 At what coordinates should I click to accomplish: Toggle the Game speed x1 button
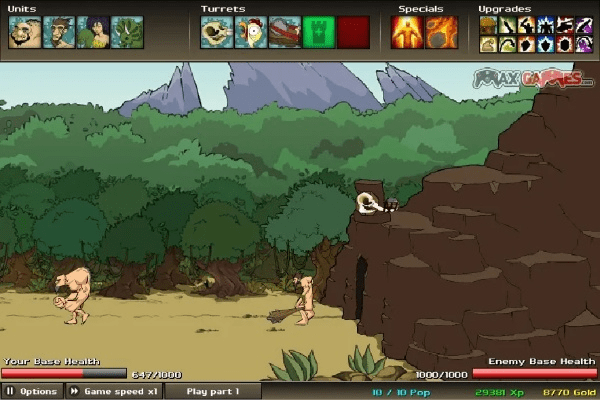tap(113, 391)
